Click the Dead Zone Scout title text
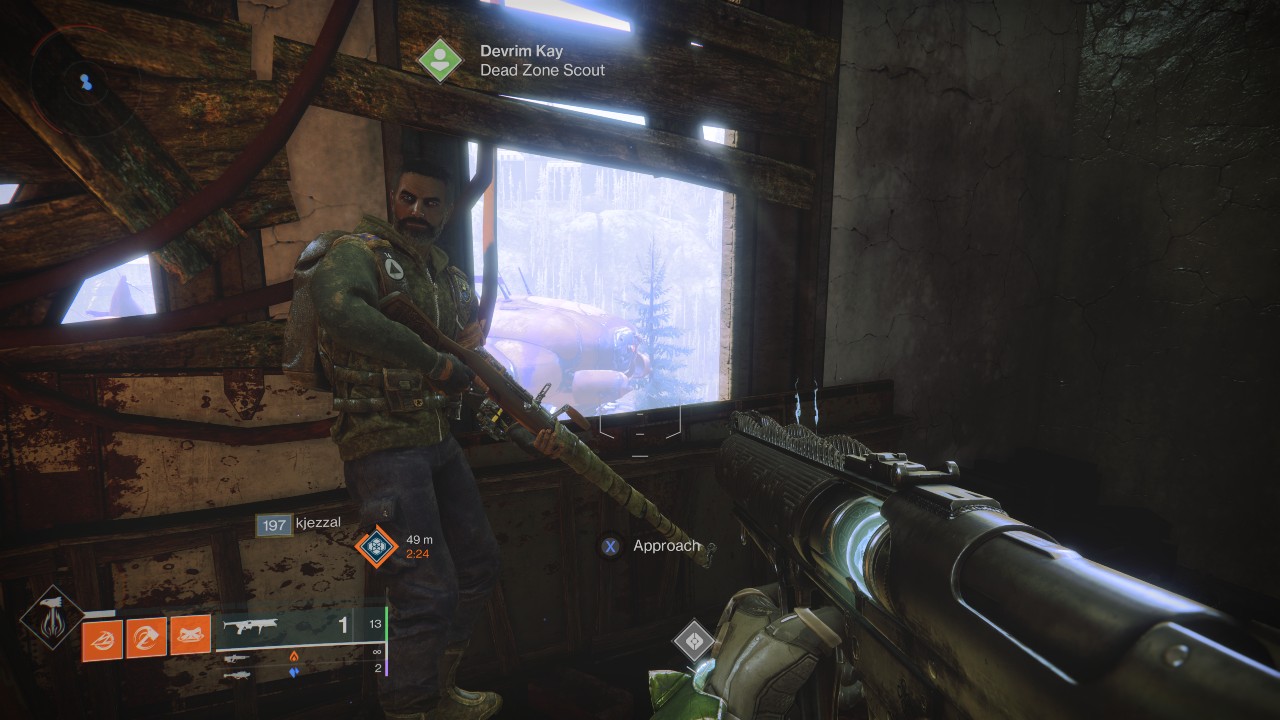1280x720 pixels. tap(544, 71)
